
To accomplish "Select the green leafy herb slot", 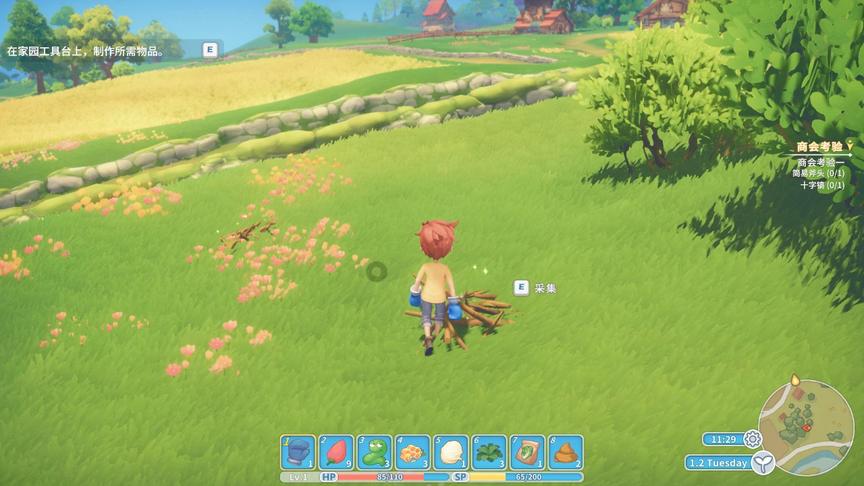I will tap(489, 453).
